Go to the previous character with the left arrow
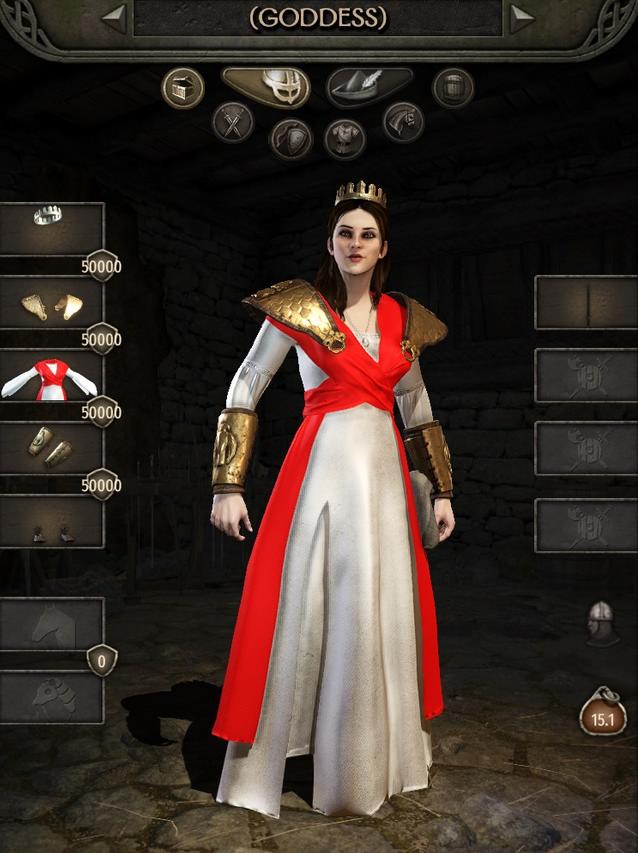Screen dimensions: 638x853 114,18
